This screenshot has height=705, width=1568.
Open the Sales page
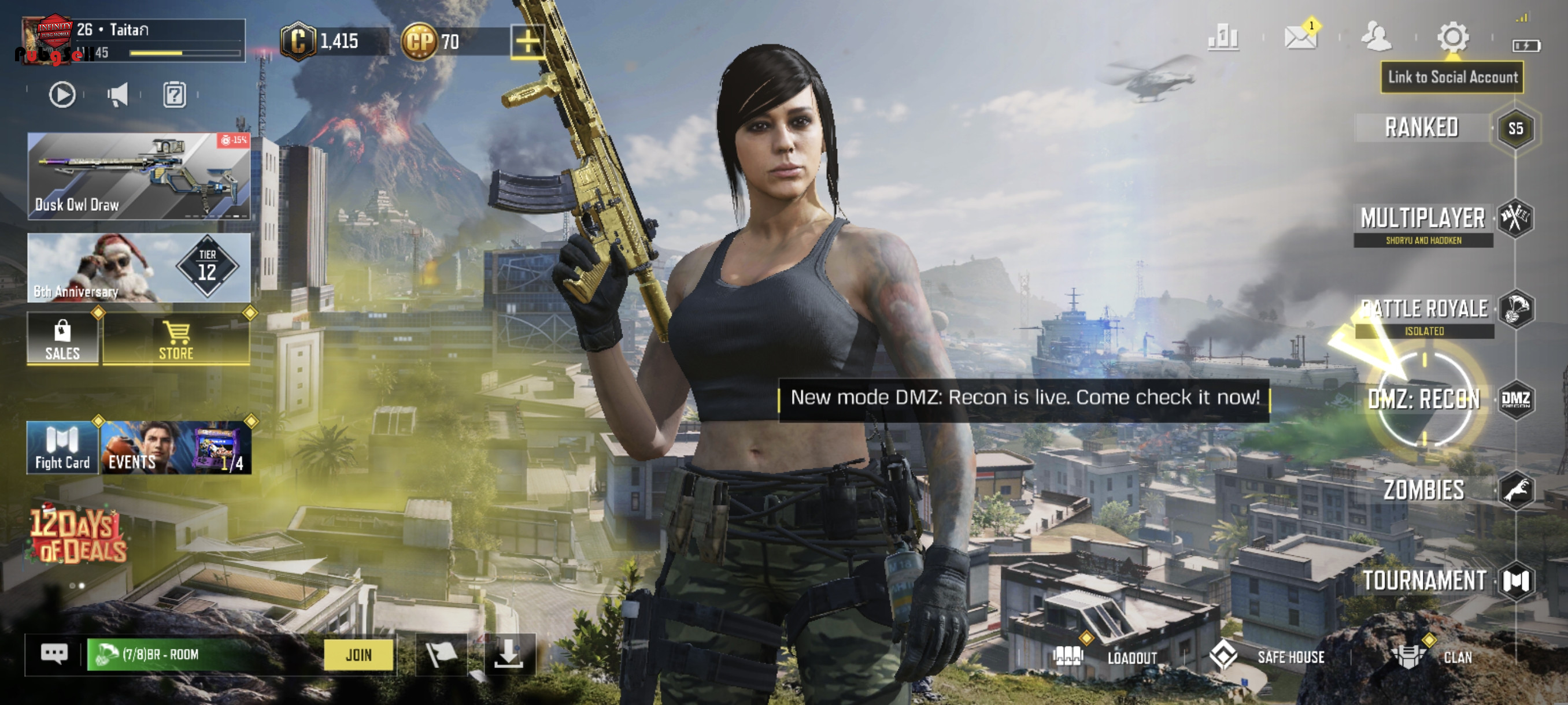[x=62, y=339]
